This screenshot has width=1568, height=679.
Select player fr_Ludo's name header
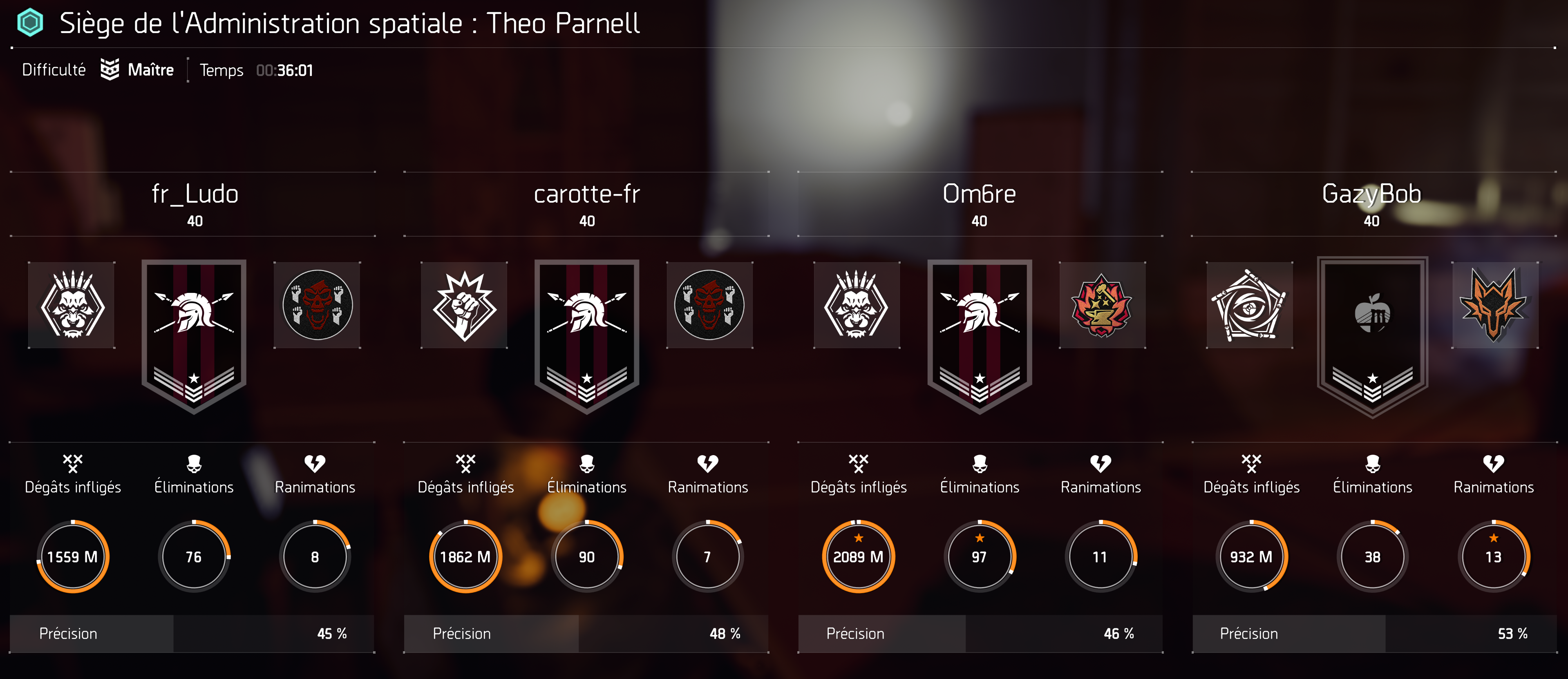195,194
